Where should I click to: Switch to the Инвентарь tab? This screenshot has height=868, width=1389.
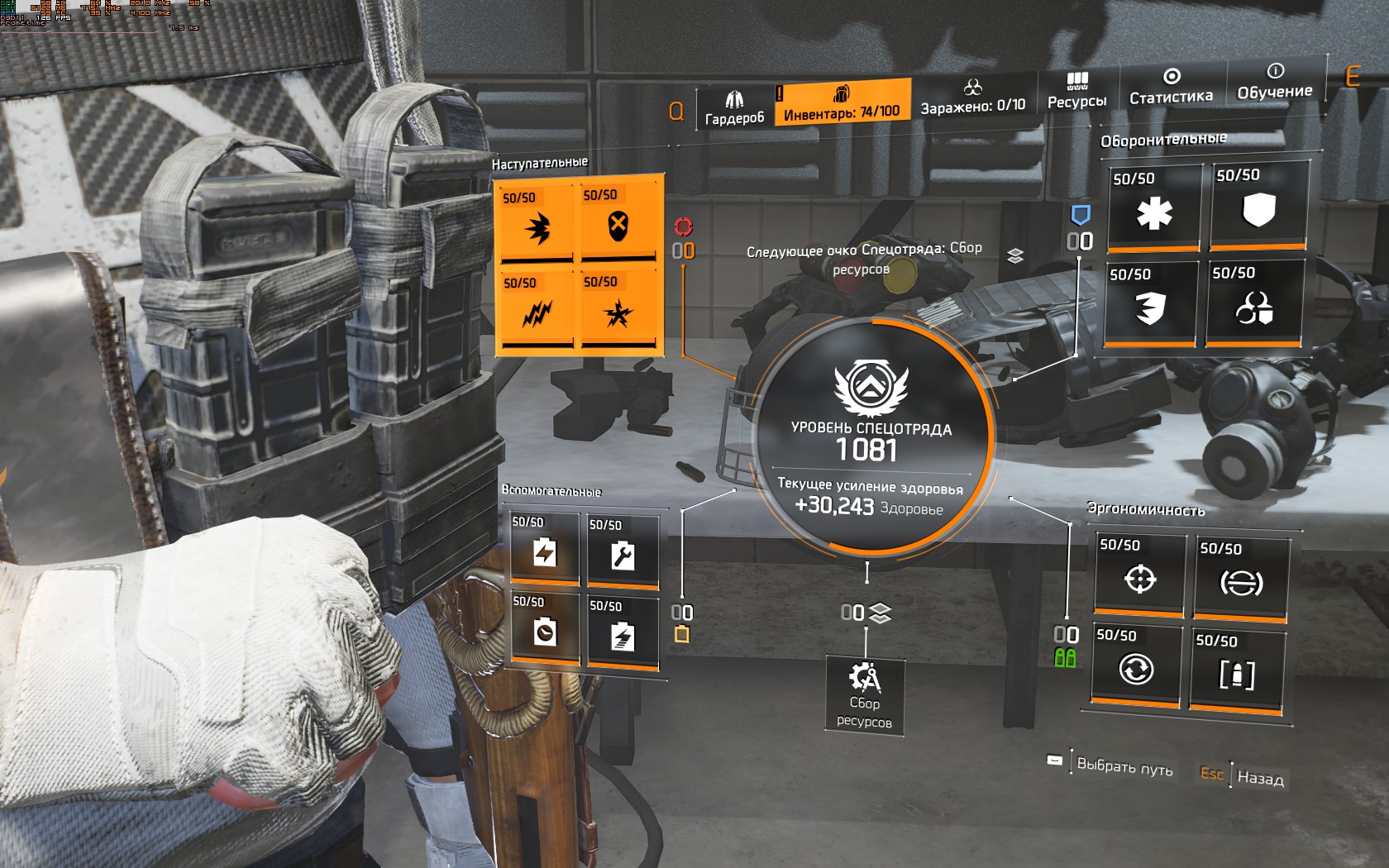point(842,103)
